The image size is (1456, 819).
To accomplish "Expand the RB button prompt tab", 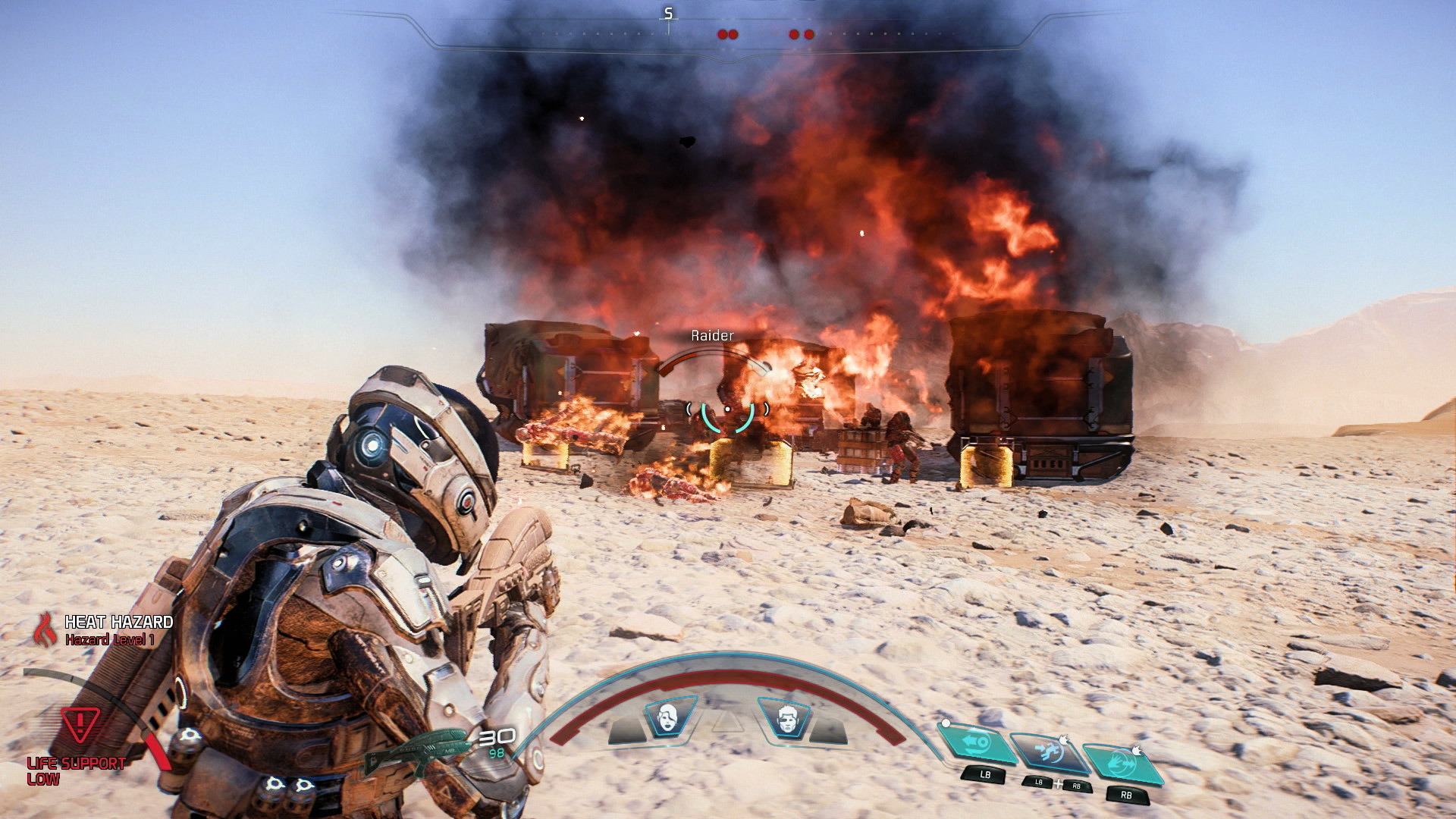I will coord(1128,794).
